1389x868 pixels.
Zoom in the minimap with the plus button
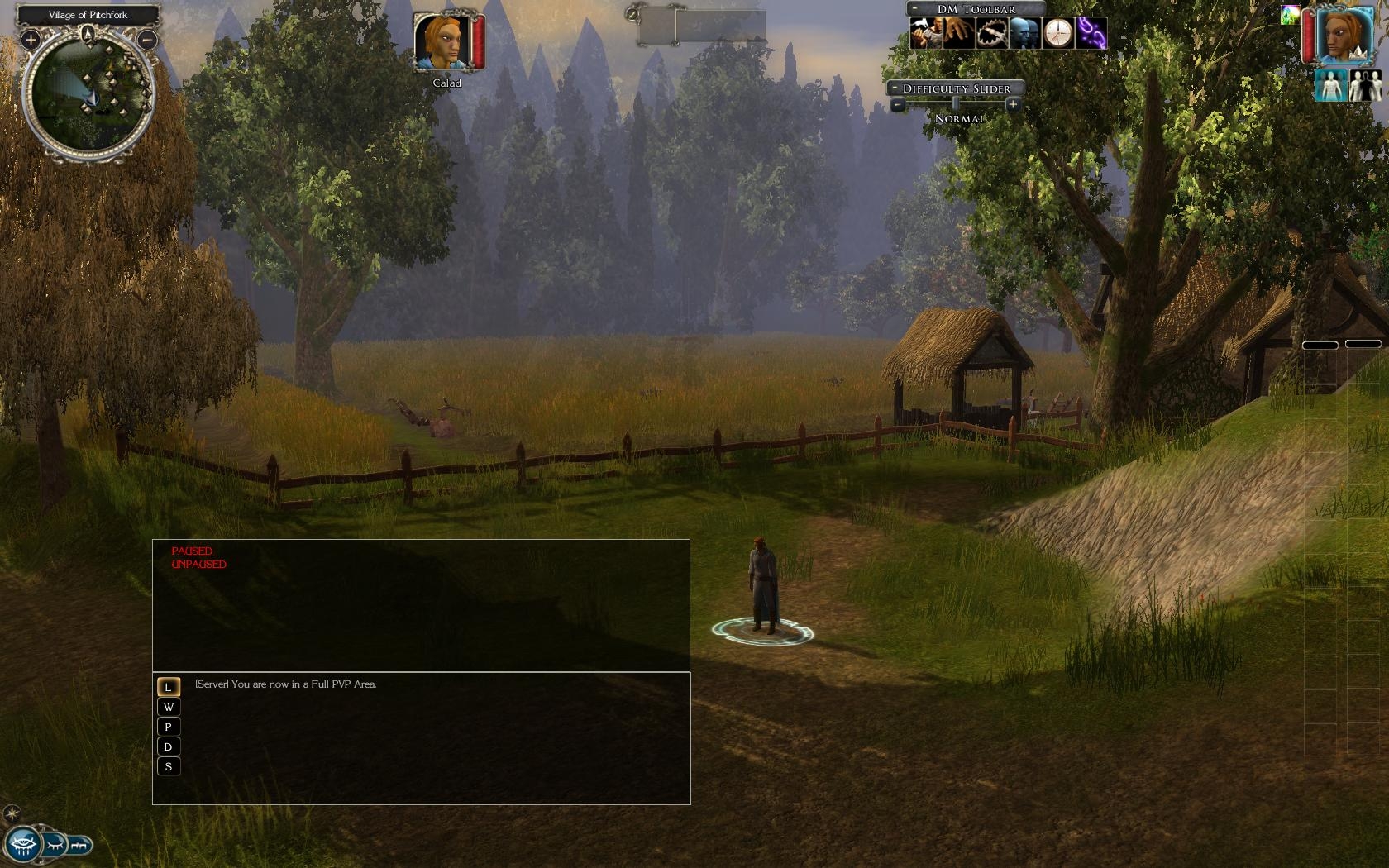(31, 39)
